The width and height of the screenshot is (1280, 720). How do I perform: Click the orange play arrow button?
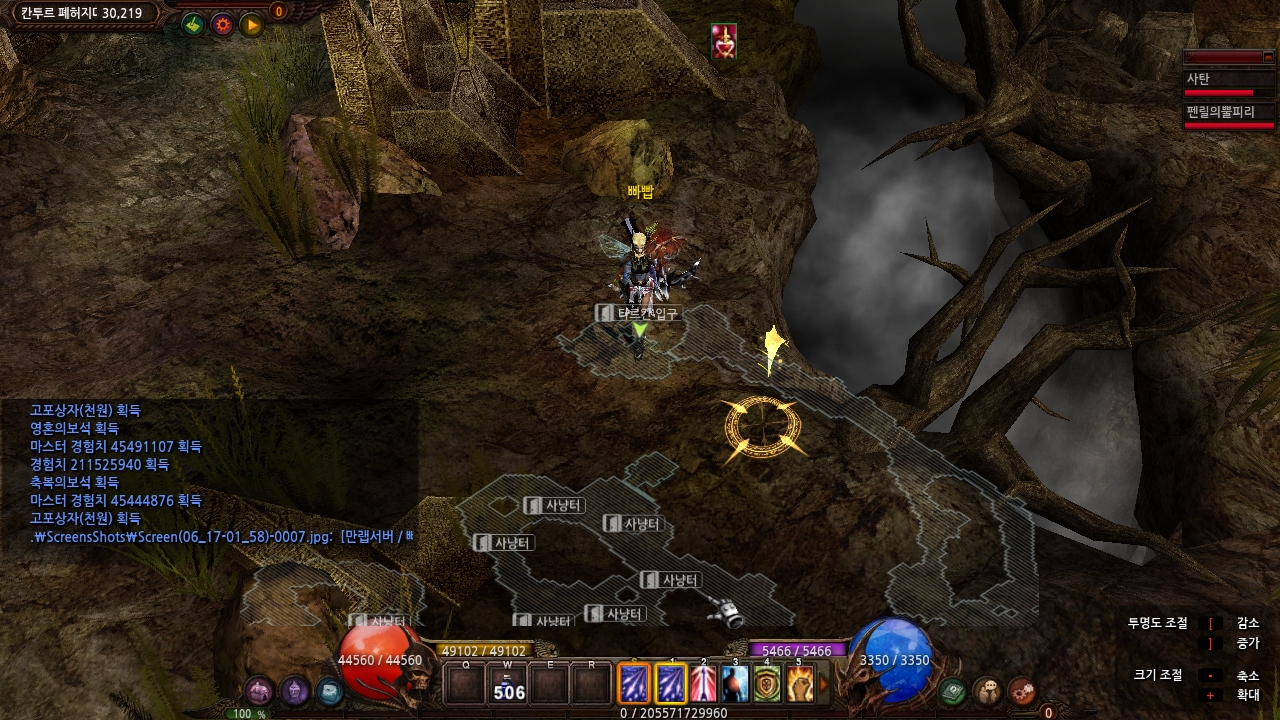tap(251, 24)
